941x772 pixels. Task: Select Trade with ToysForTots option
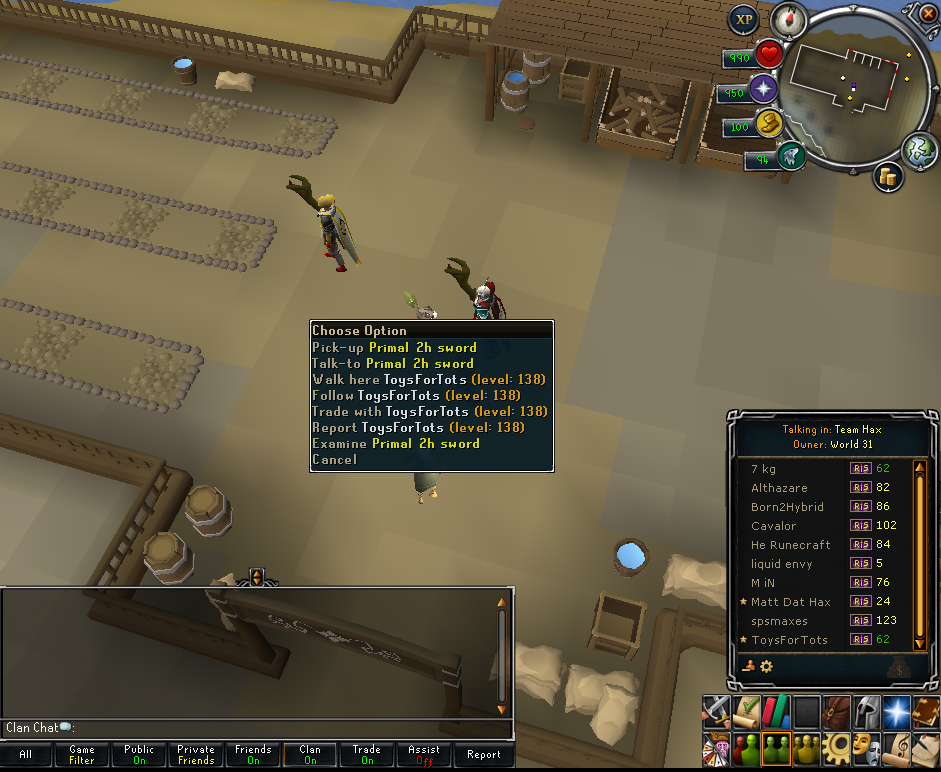coord(429,411)
